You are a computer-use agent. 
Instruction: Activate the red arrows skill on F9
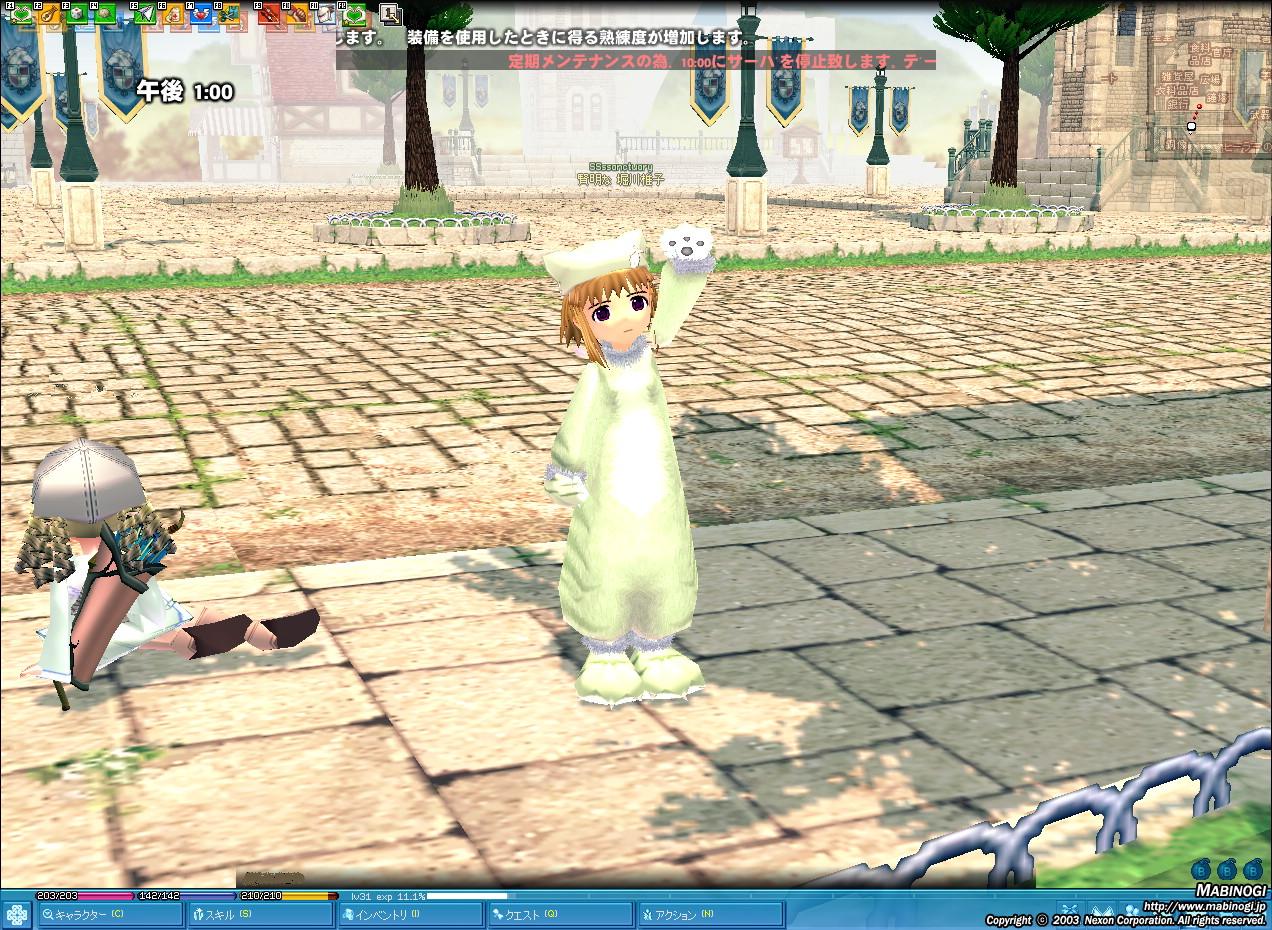pyautogui.click(x=268, y=13)
